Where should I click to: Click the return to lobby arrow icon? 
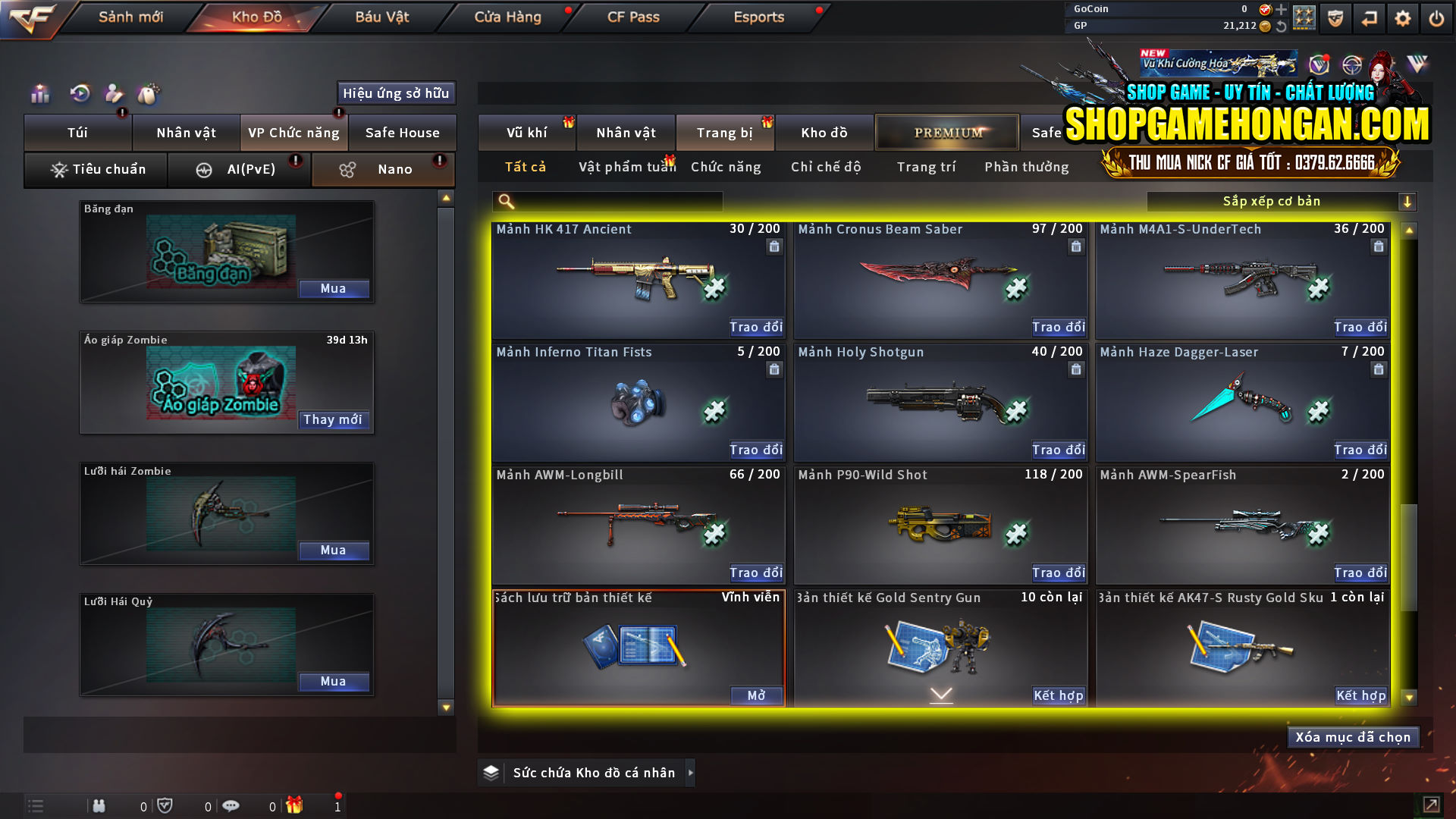click(1369, 17)
